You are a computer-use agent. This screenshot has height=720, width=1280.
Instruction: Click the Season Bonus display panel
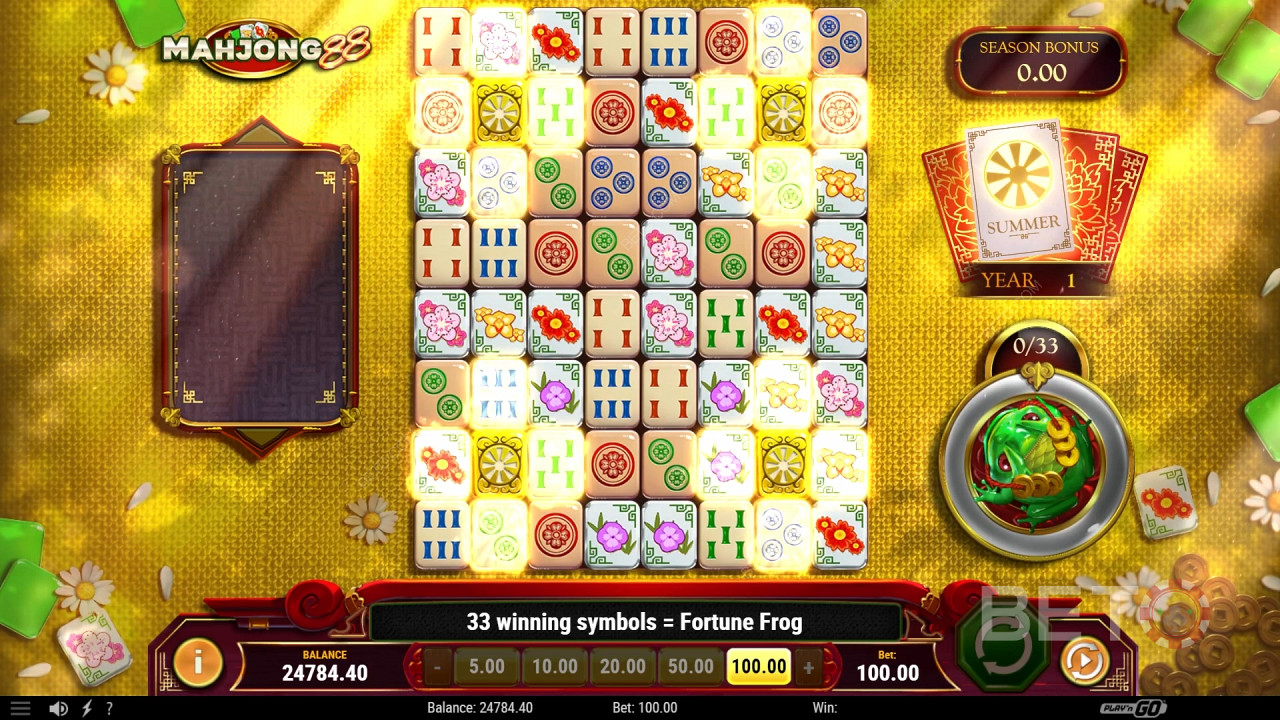pos(1040,60)
